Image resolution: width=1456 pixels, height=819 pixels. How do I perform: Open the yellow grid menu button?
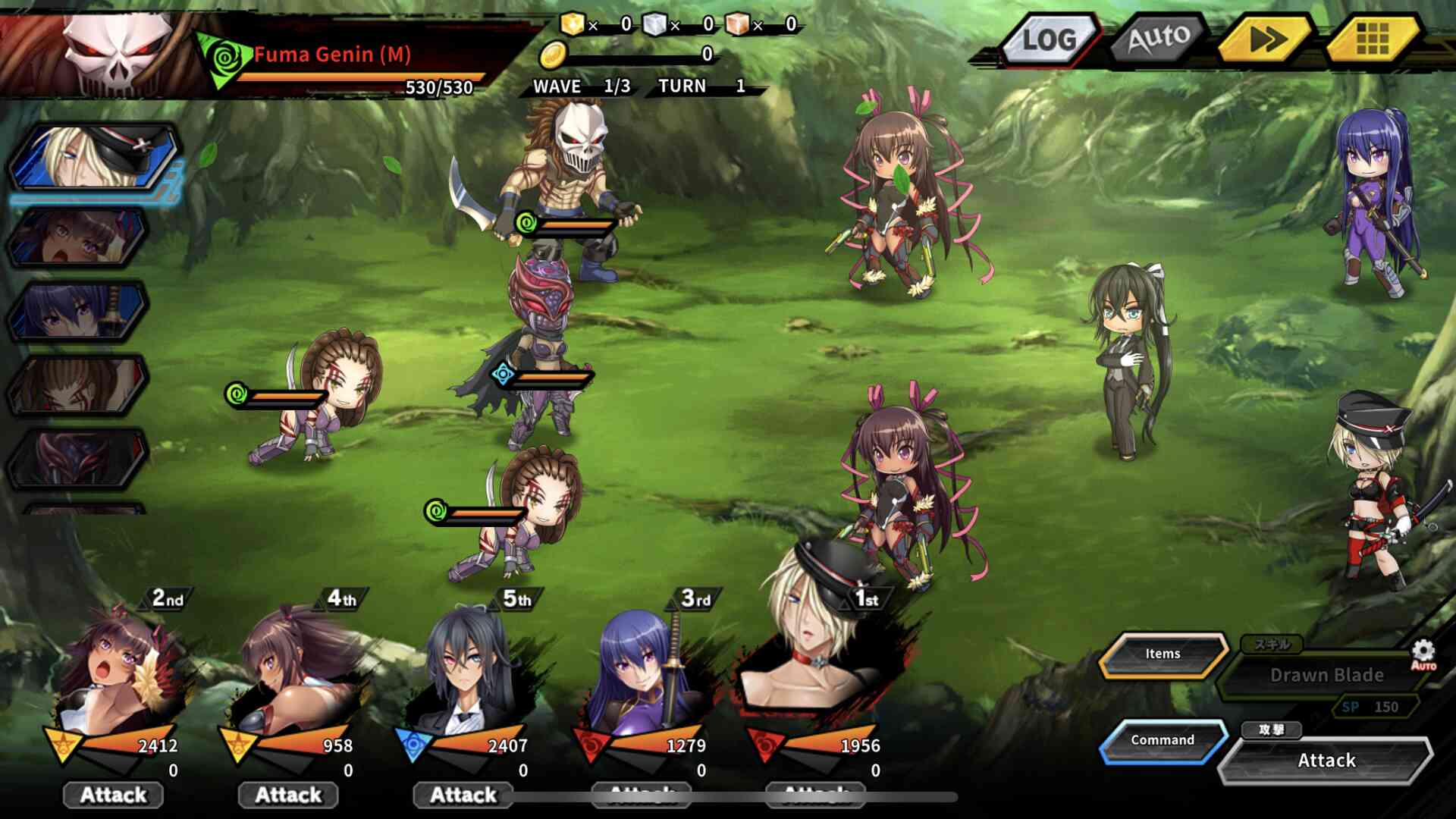click(1372, 38)
